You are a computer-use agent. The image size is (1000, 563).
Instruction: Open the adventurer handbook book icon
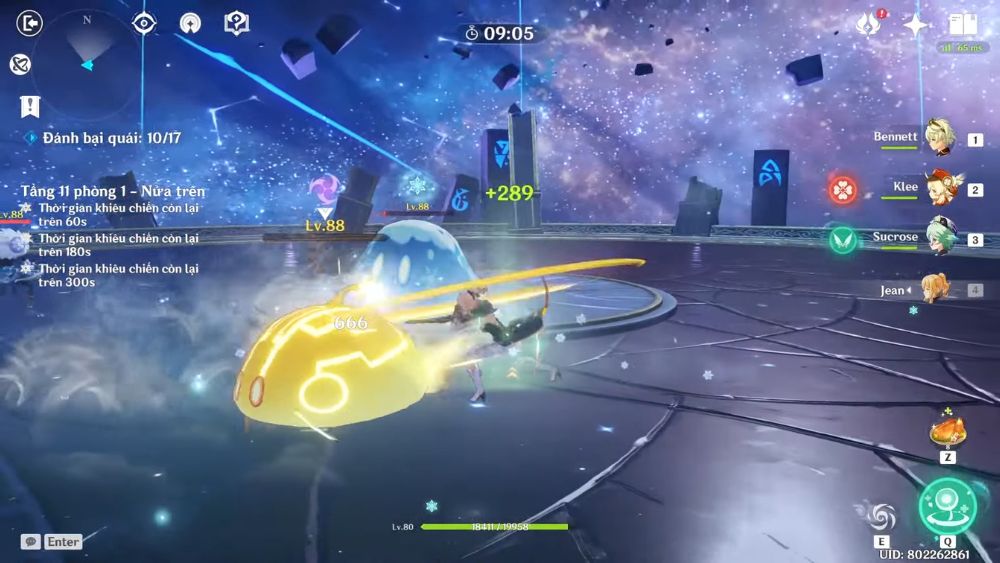point(962,25)
